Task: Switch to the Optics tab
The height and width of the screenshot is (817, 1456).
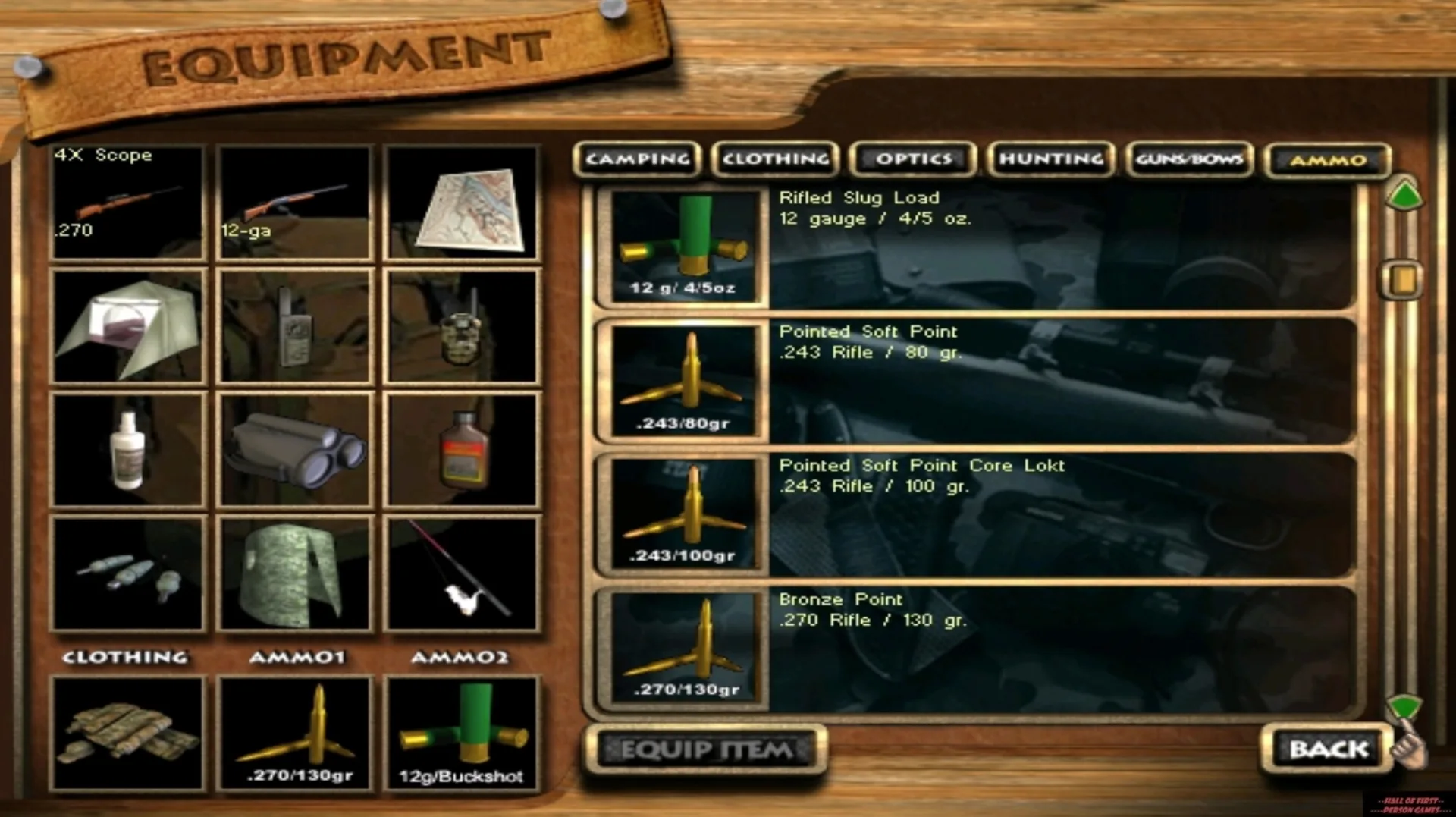Action: 912,160
